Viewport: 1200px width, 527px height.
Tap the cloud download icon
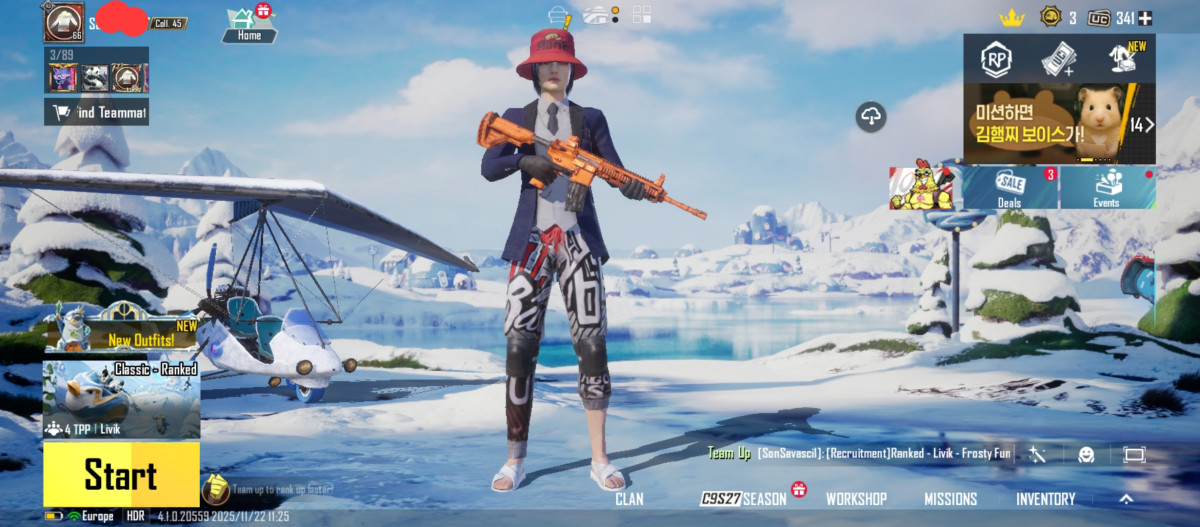click(x=871, y=117)
